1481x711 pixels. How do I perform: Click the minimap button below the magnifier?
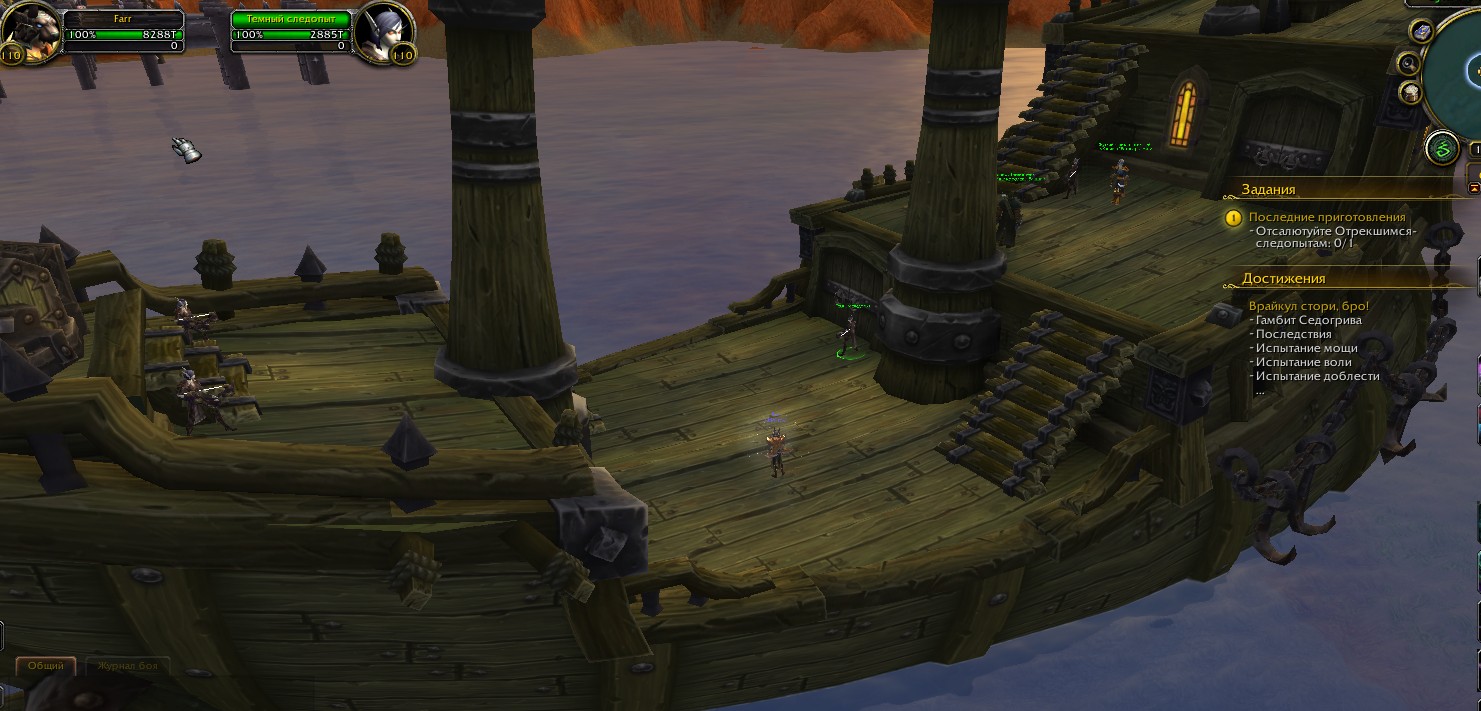pyautogui.click(x=1411, y=93)
